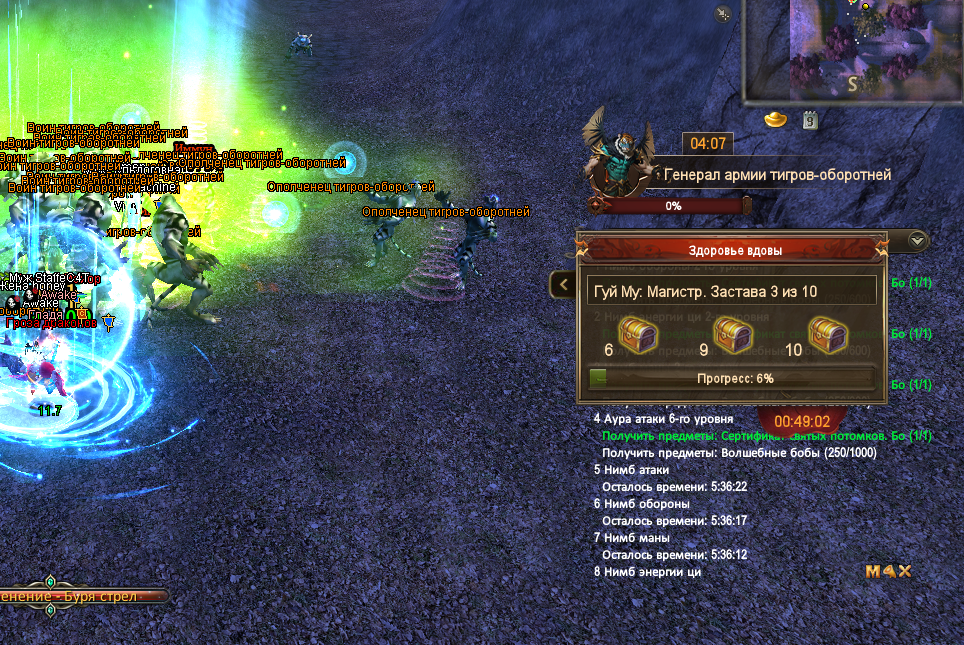Screen dimensions: 964x645
Task: Open quest 8 Нимб энергии ци
Action: point(652,572)
